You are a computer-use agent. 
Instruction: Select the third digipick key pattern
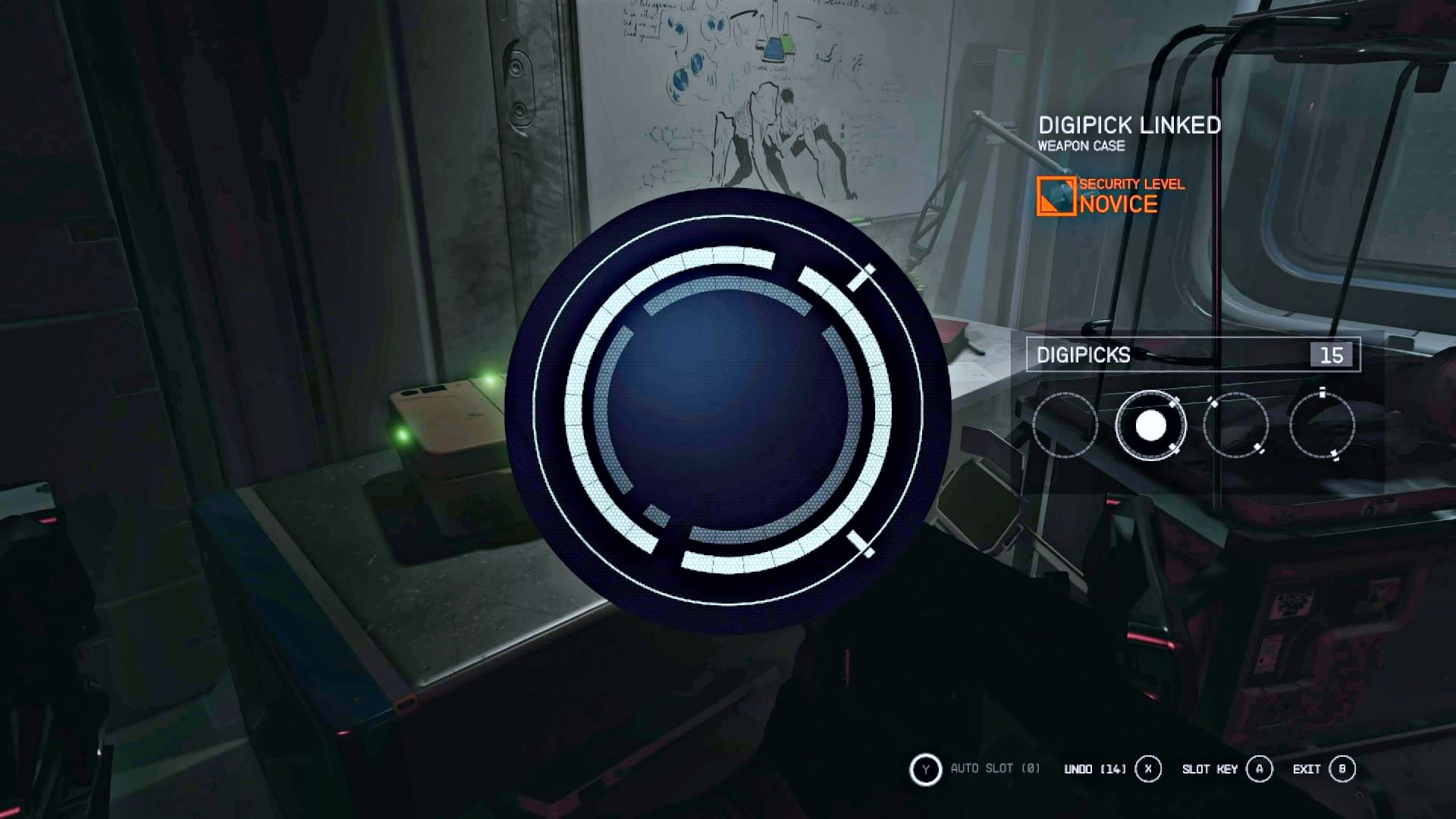click(x=1235, y=425)
